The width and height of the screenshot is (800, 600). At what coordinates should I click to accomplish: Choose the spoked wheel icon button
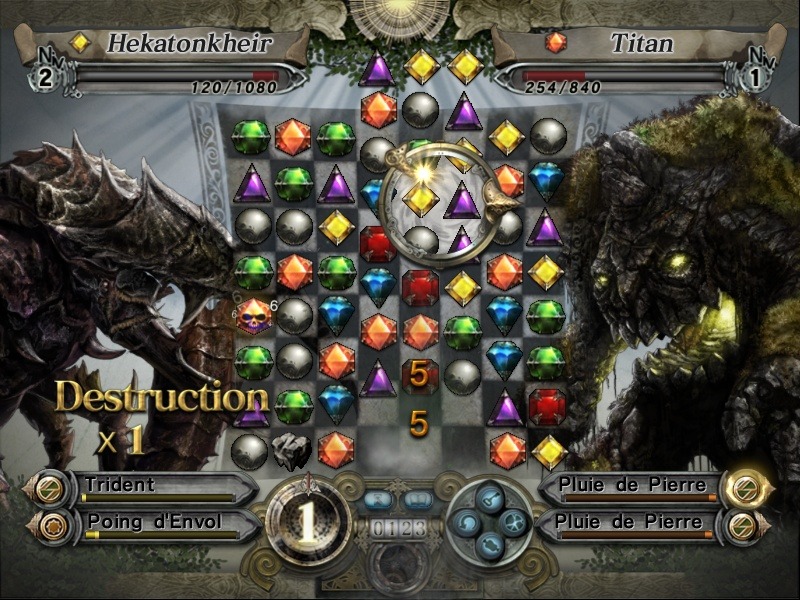(512, 521)
